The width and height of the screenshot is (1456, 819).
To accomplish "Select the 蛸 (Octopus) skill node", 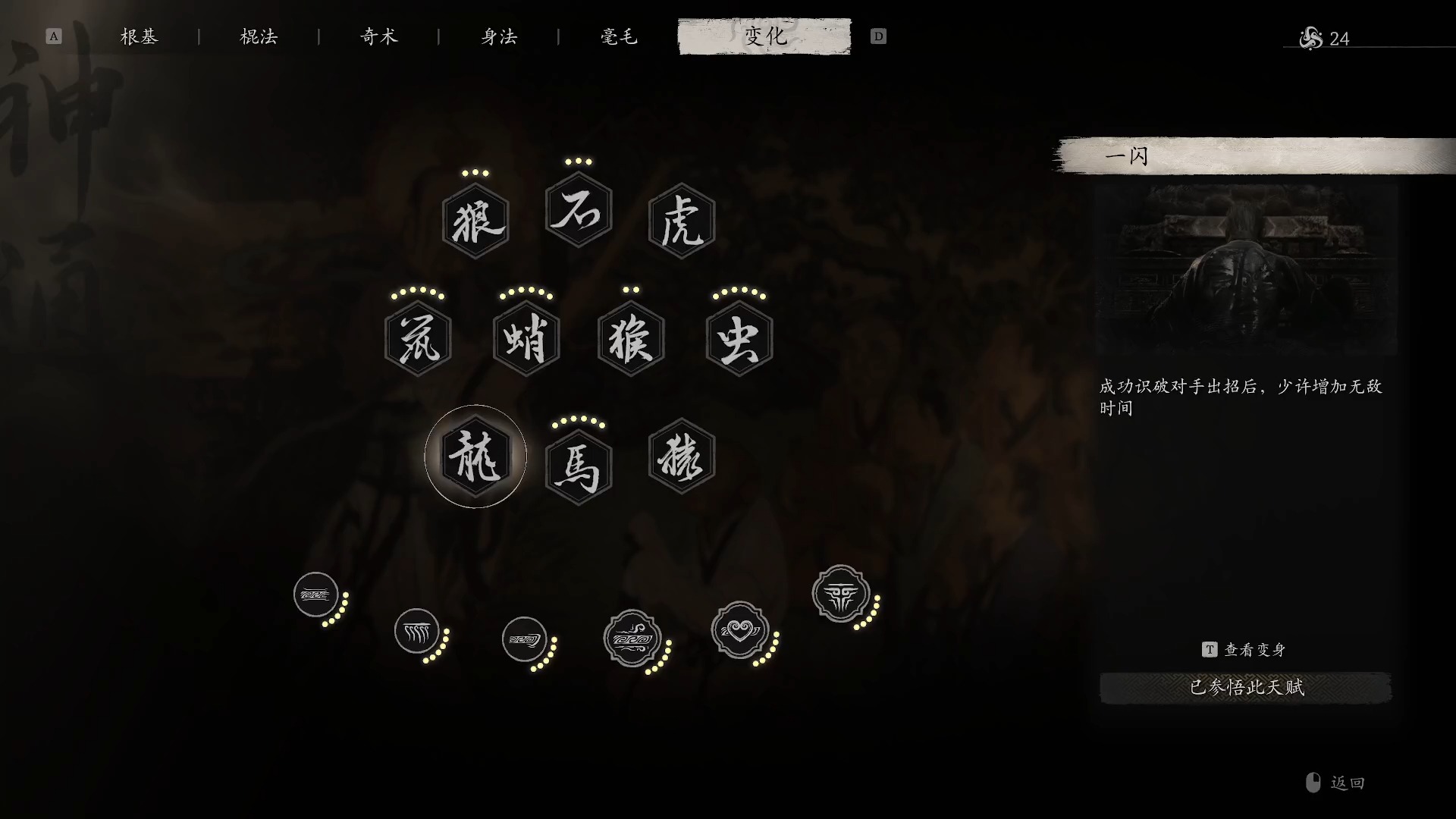I will [527, 339].
